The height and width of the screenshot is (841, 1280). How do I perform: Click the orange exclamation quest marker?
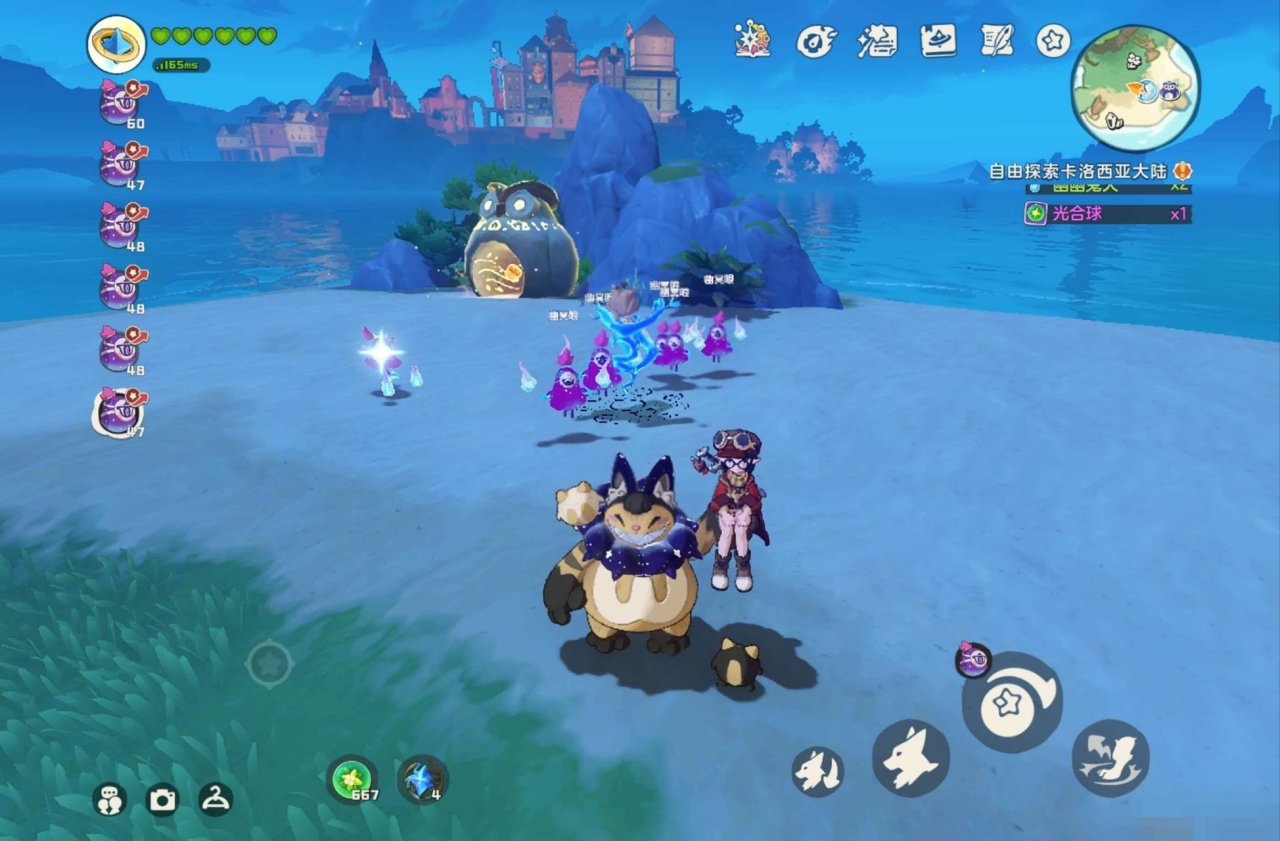(1182, 171)
